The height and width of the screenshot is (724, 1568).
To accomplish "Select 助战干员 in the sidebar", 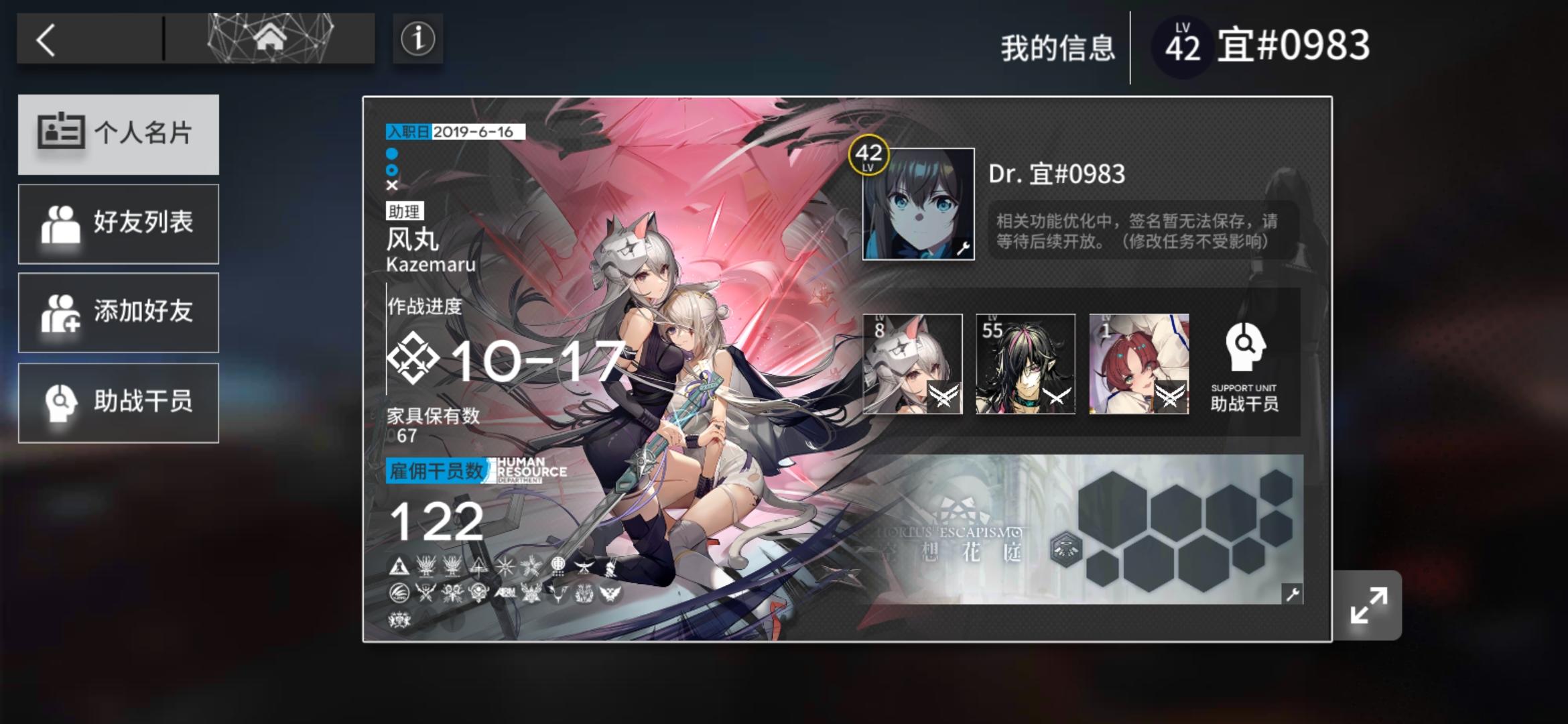I will click(119, 402).
